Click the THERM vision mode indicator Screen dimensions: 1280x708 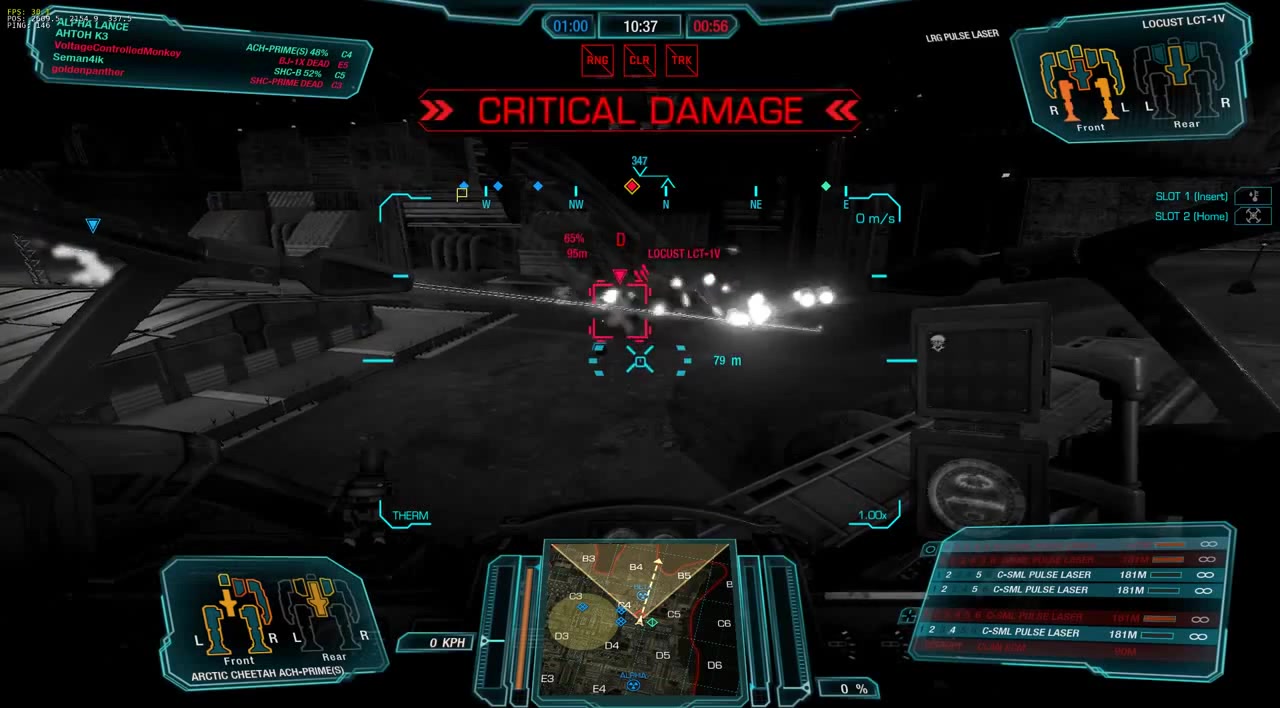(410, 516)
